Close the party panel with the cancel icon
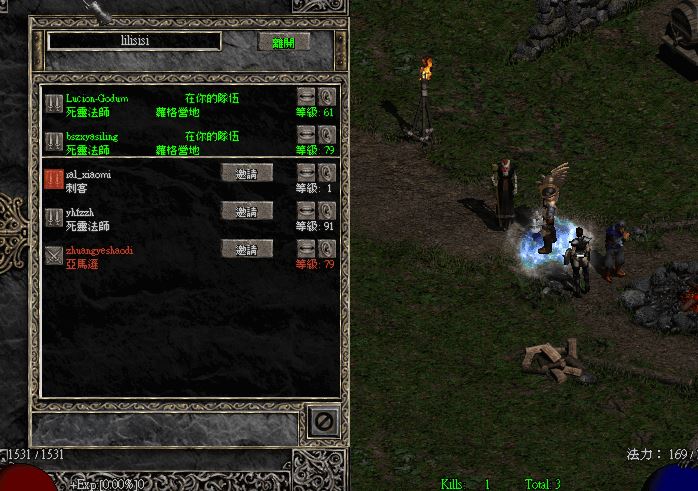 pyautogui.click(x=321, y=422)
